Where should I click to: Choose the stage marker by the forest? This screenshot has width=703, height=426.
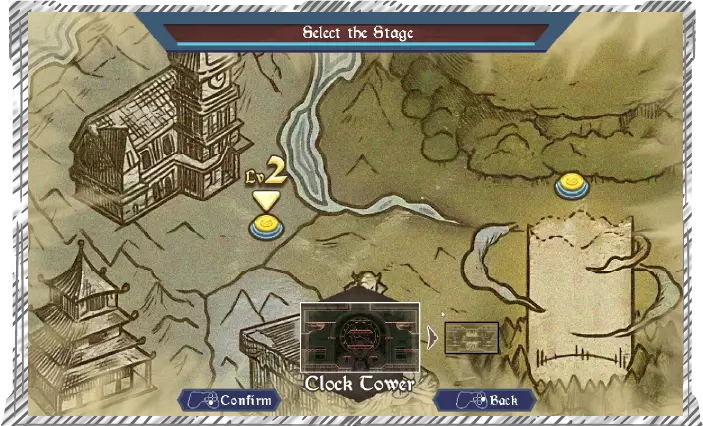(571, 185)
